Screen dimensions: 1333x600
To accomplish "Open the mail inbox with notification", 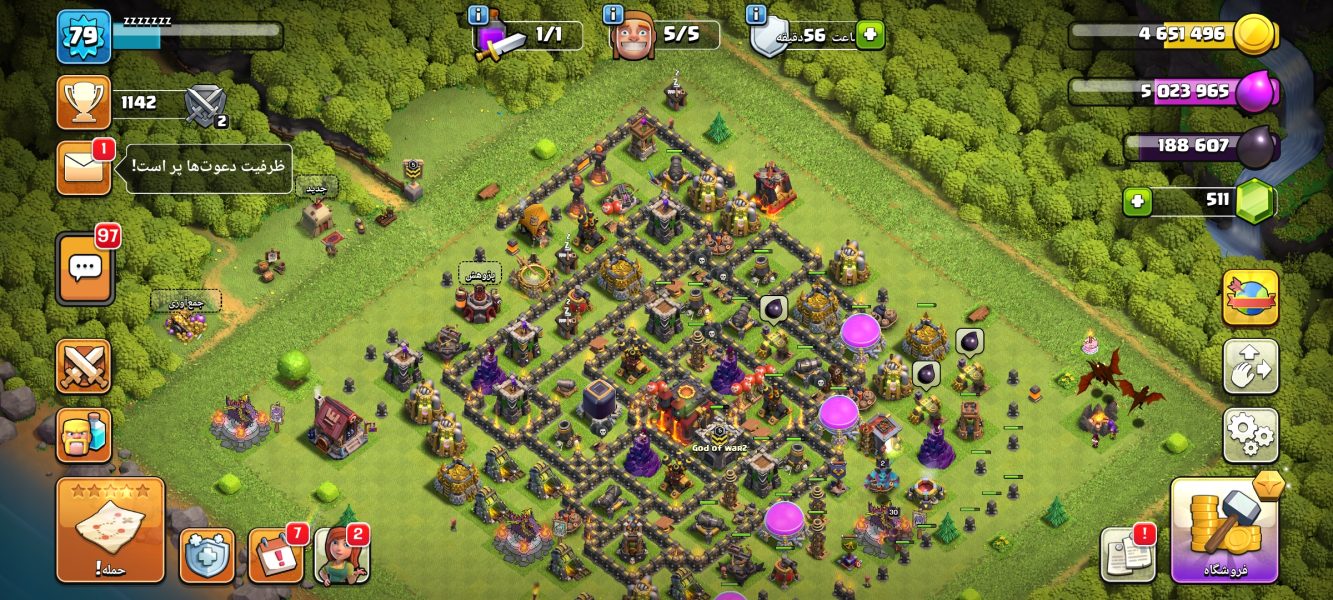I will pos(83,167).
